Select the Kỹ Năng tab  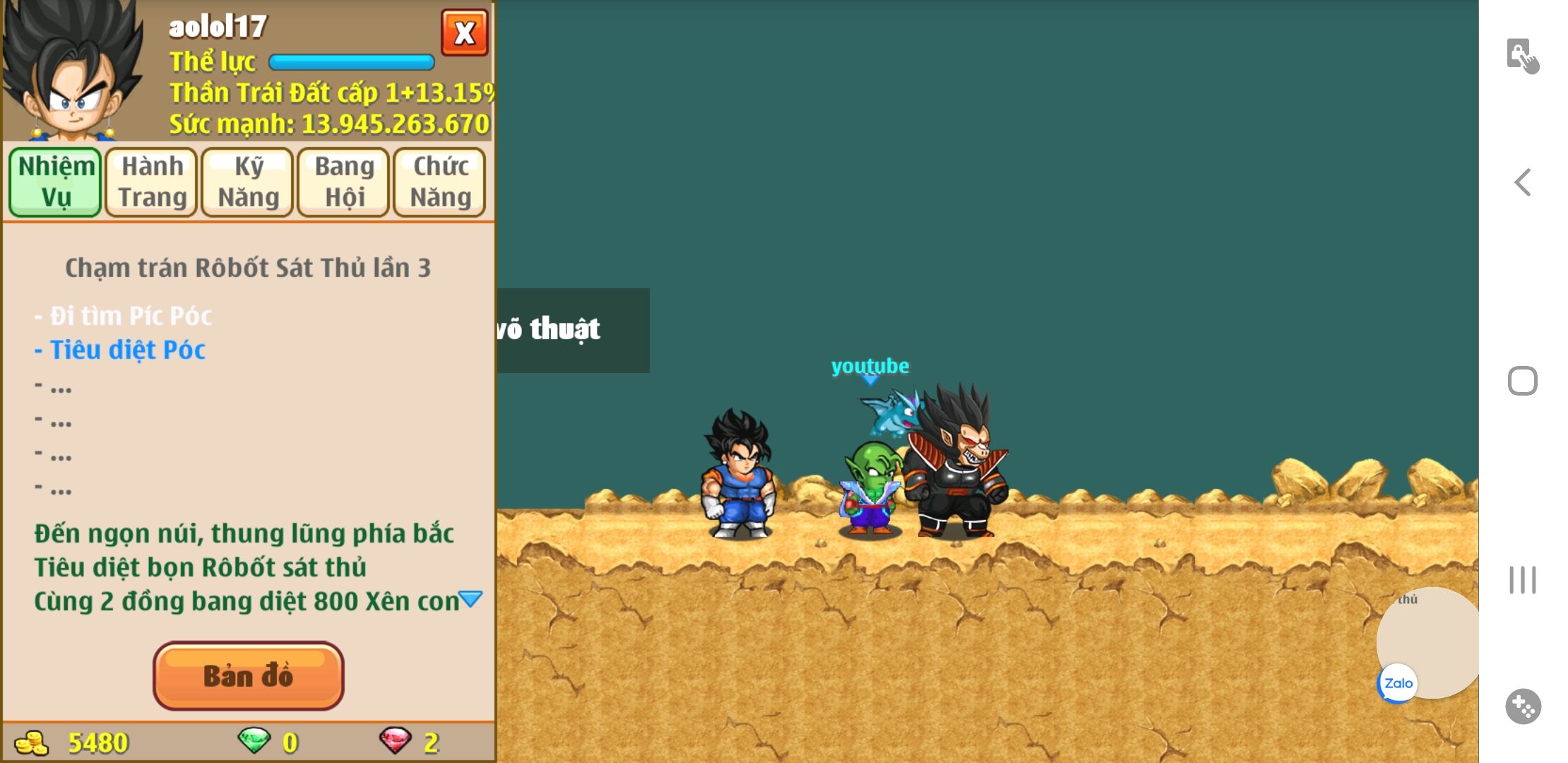click(248, 182)
